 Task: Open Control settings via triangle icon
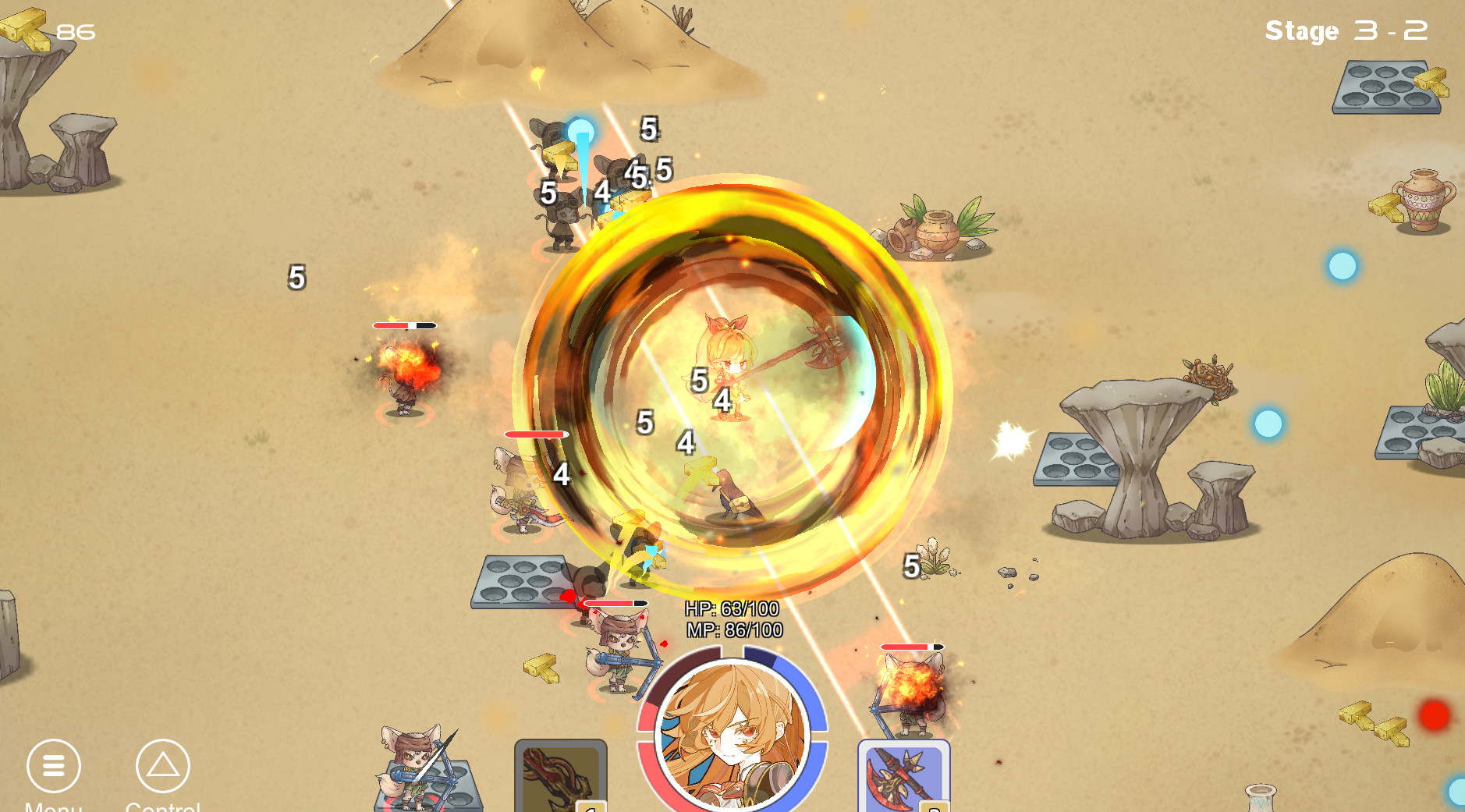(163, 767)
